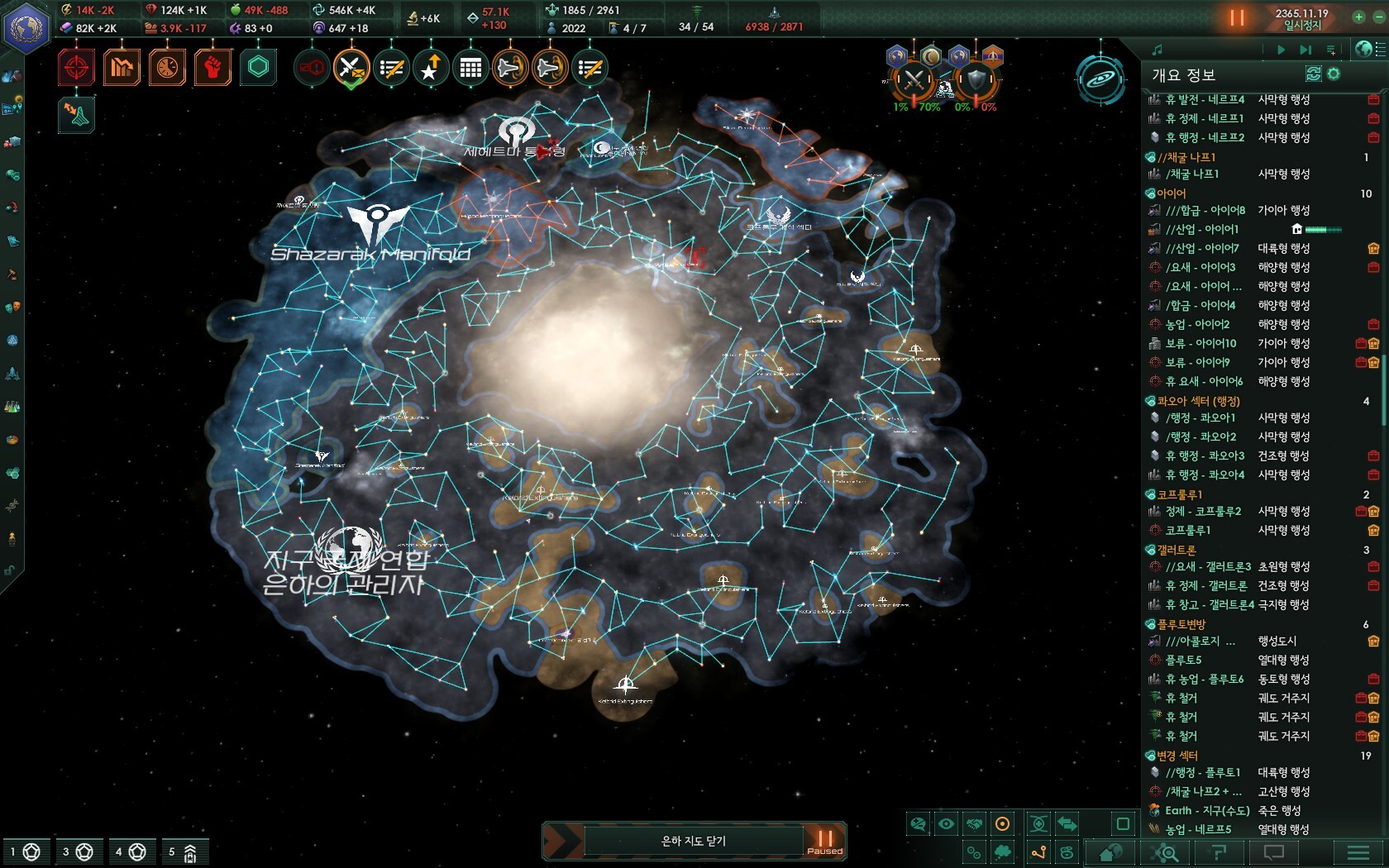Increase game speed with the plus button
Screen dimensions: 1389x868
pos(1358,17)
